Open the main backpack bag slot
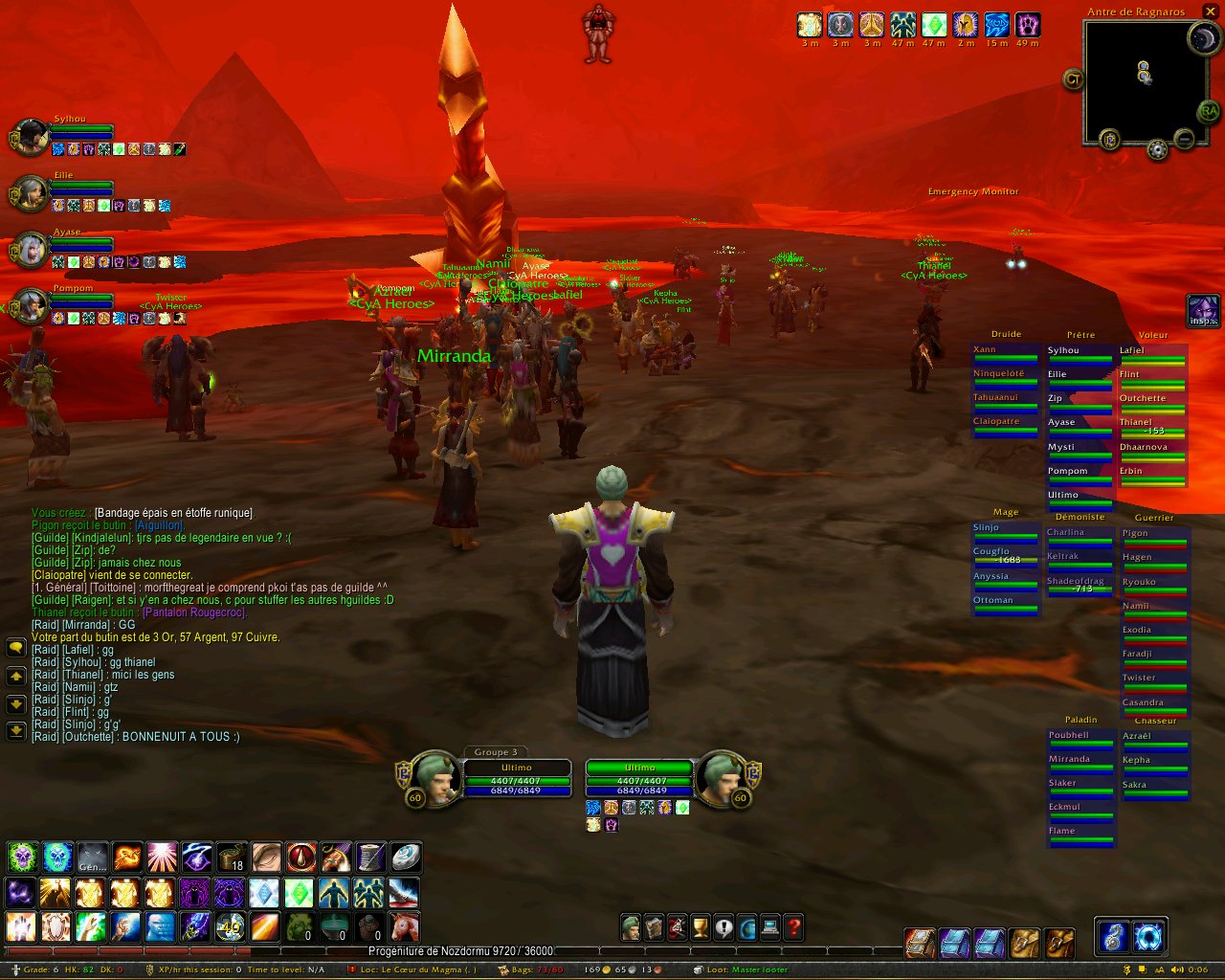This screenshot has width=1225, height=980. click(1059, 943)
